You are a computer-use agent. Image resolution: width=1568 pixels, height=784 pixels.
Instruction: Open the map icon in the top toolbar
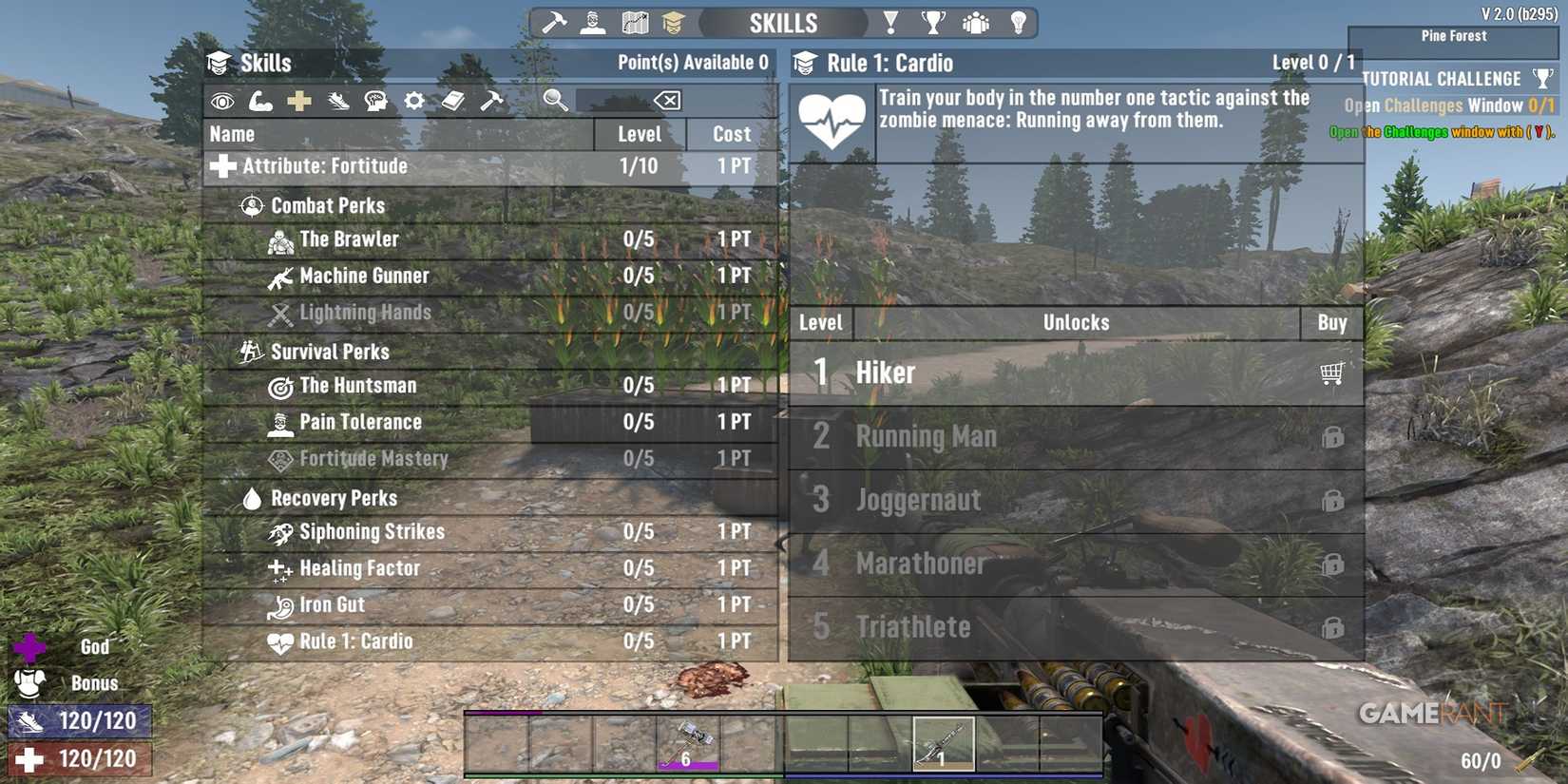tap(635, 21)
